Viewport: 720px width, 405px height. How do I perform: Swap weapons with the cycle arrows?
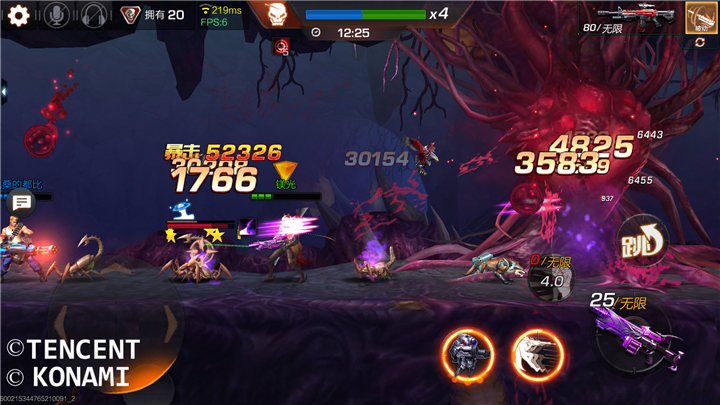(x=700, y=43)
